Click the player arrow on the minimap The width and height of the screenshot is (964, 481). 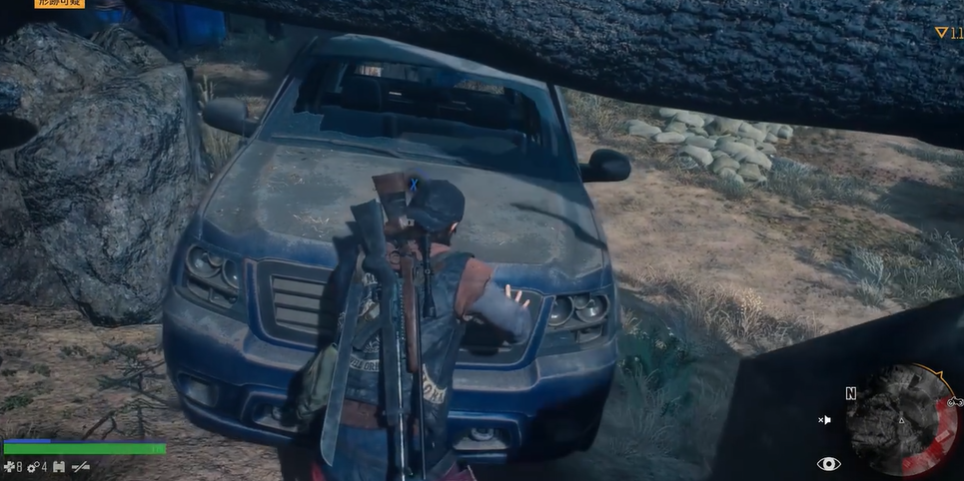(901, 419)
